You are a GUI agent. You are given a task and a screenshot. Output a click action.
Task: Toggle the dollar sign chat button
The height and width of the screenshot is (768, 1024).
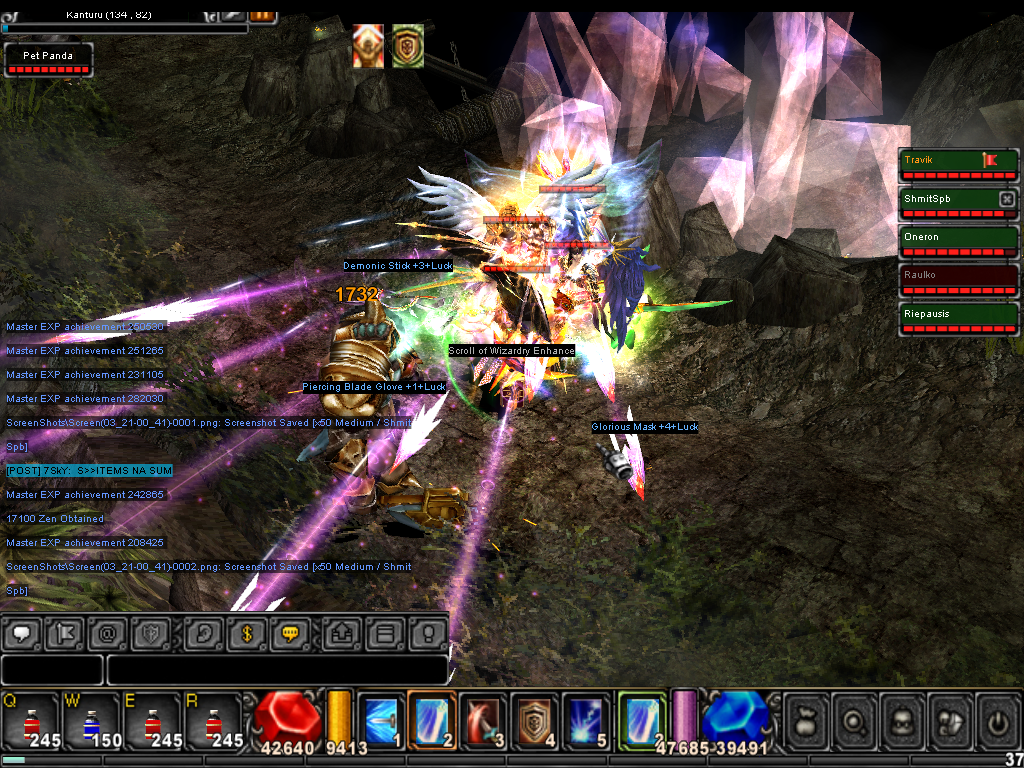(x=246, y=634)
